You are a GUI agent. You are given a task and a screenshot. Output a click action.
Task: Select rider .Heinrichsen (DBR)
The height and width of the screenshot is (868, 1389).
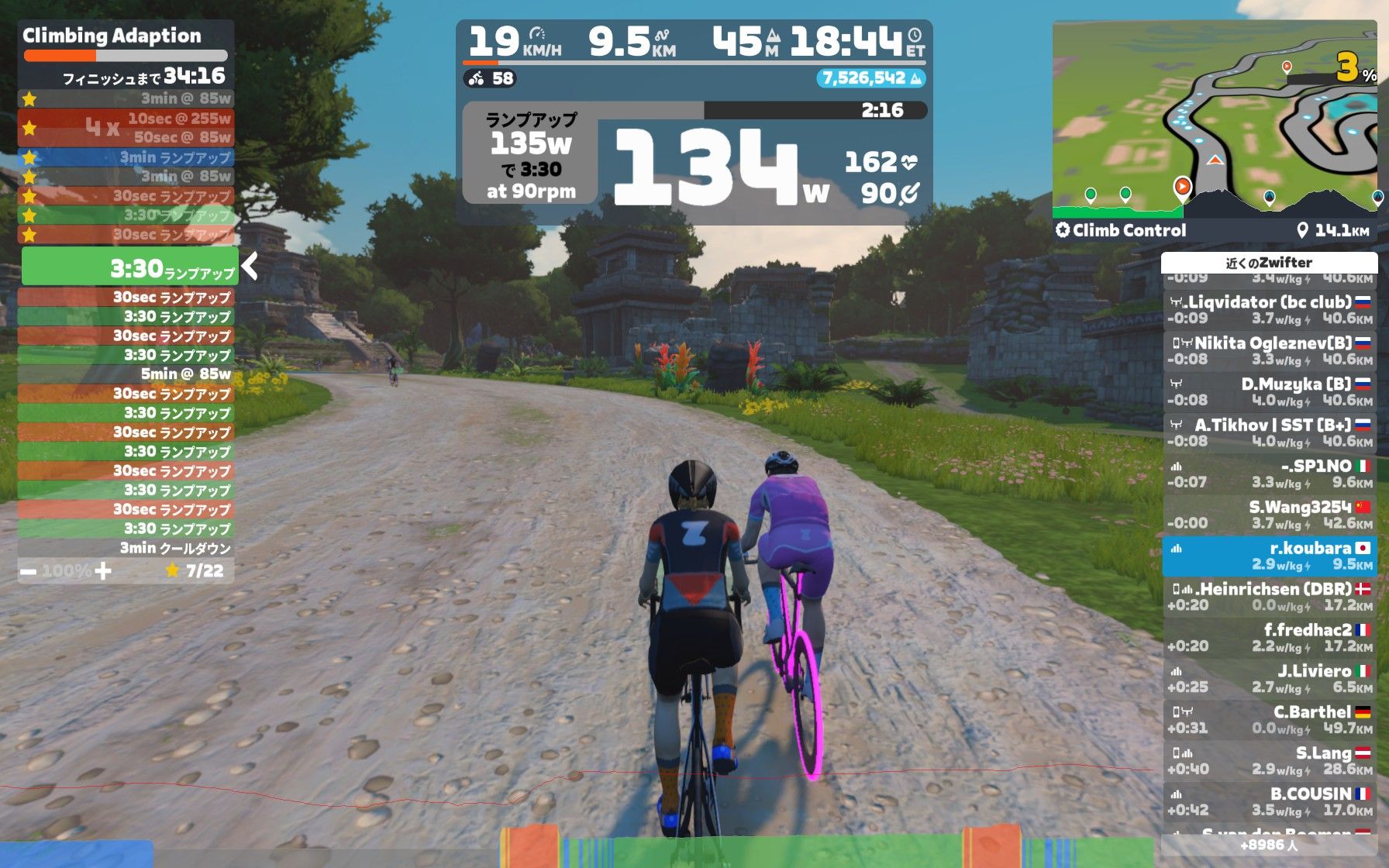[1269, 597]
